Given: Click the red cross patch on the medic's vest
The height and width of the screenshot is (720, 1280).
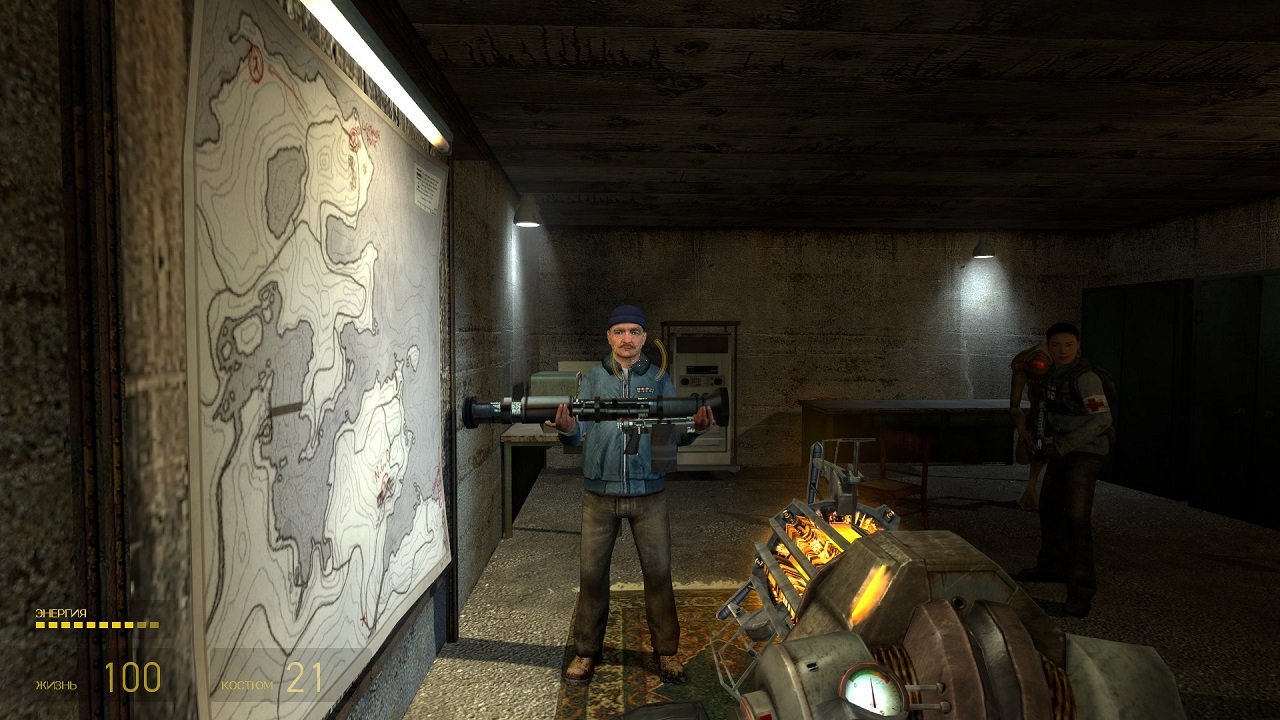Looking at the screenshot, I should (x=1096, y=404).
